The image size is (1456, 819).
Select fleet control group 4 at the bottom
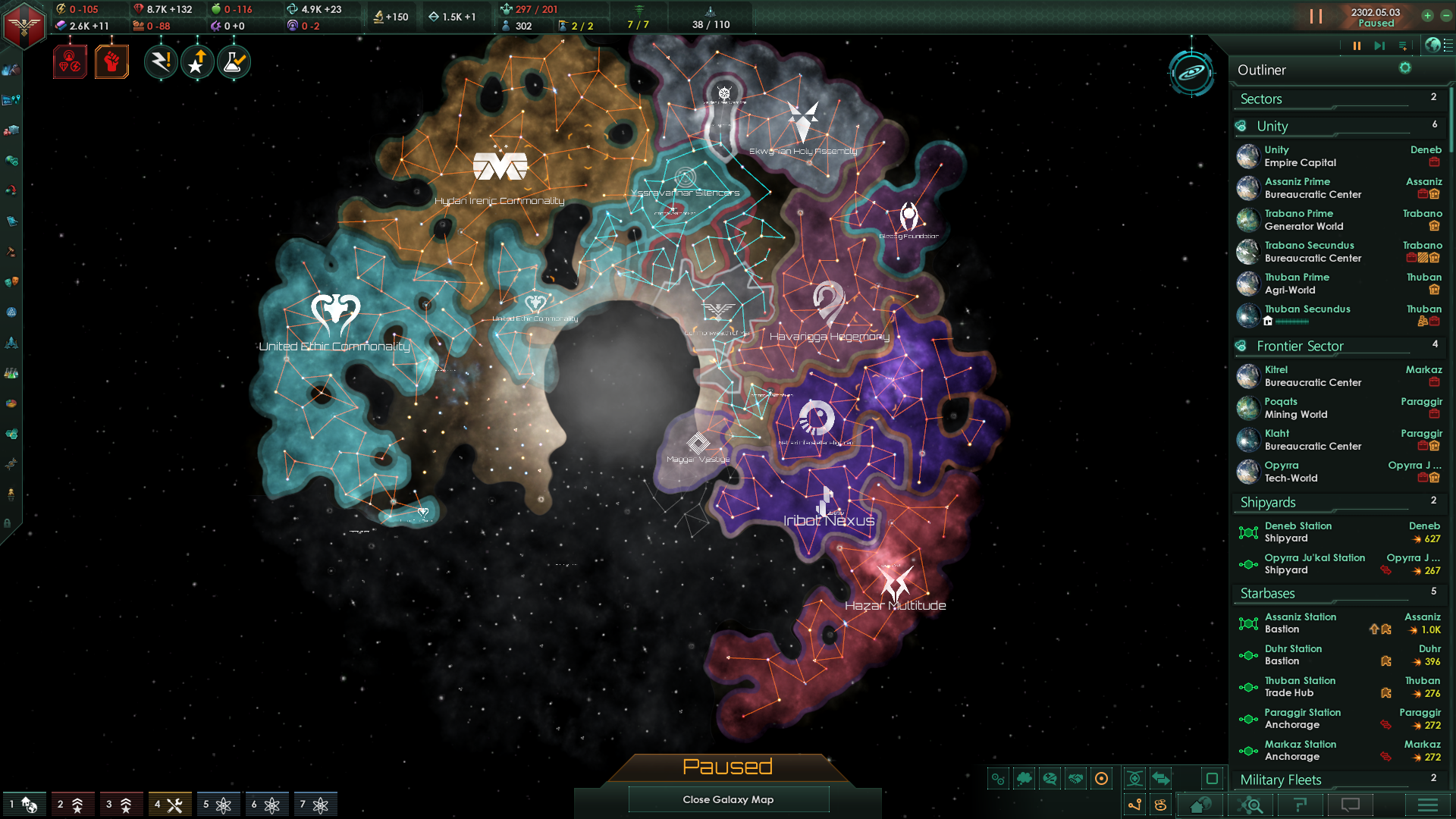pos(171,803)
